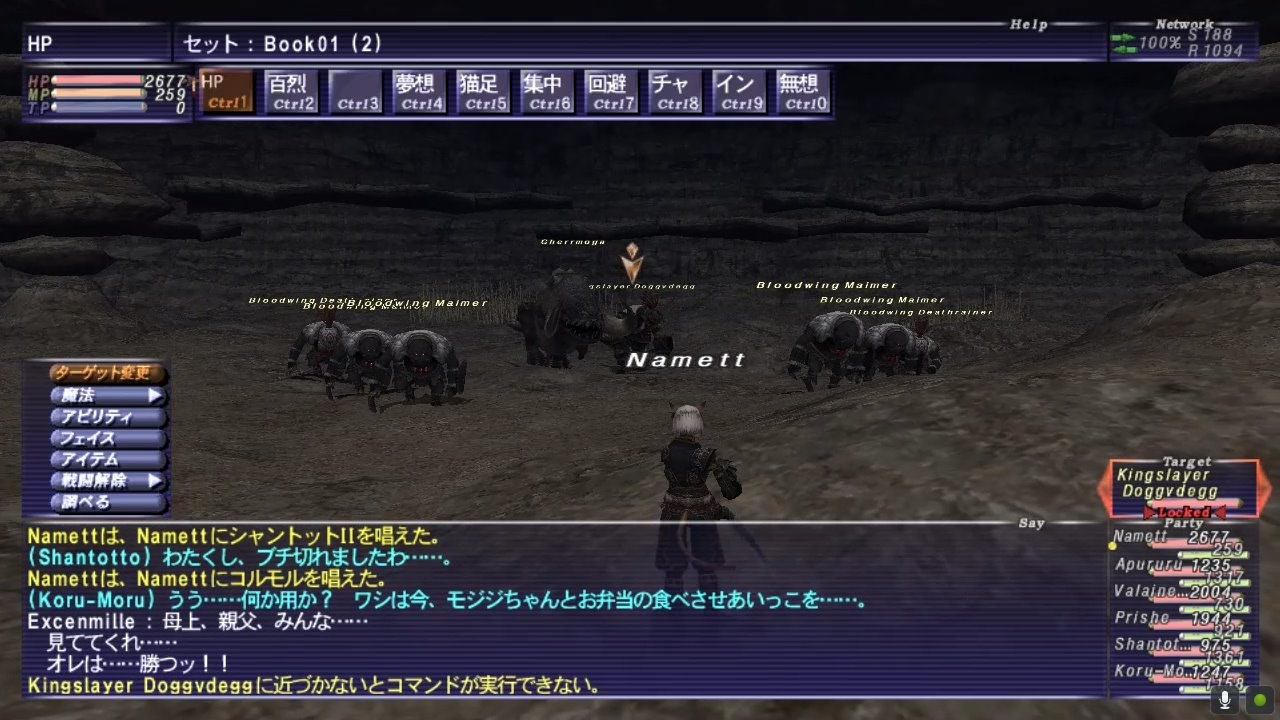Select the empty Ctrl+3 macro slot
This screenshot has width=1280, height=720.
[x=354, y=88]
